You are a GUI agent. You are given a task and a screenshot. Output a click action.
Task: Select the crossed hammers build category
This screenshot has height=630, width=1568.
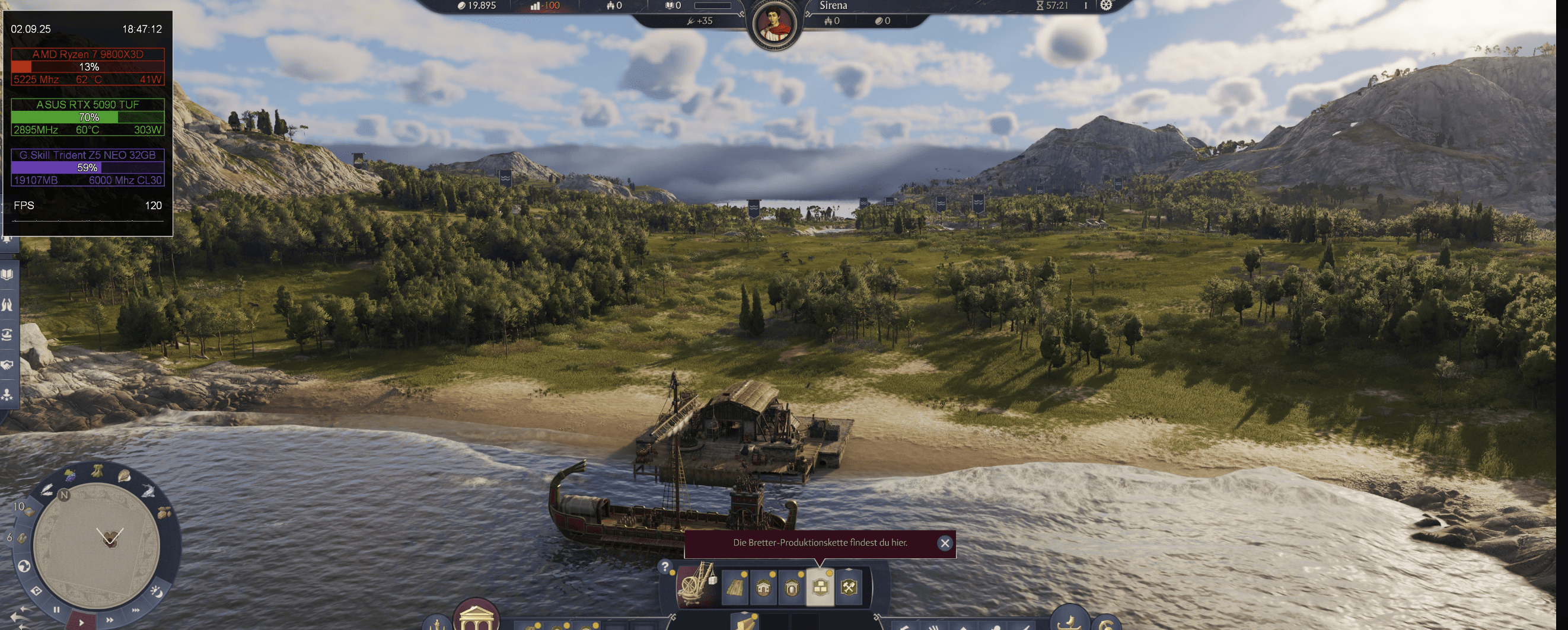[x=849, y=587]
